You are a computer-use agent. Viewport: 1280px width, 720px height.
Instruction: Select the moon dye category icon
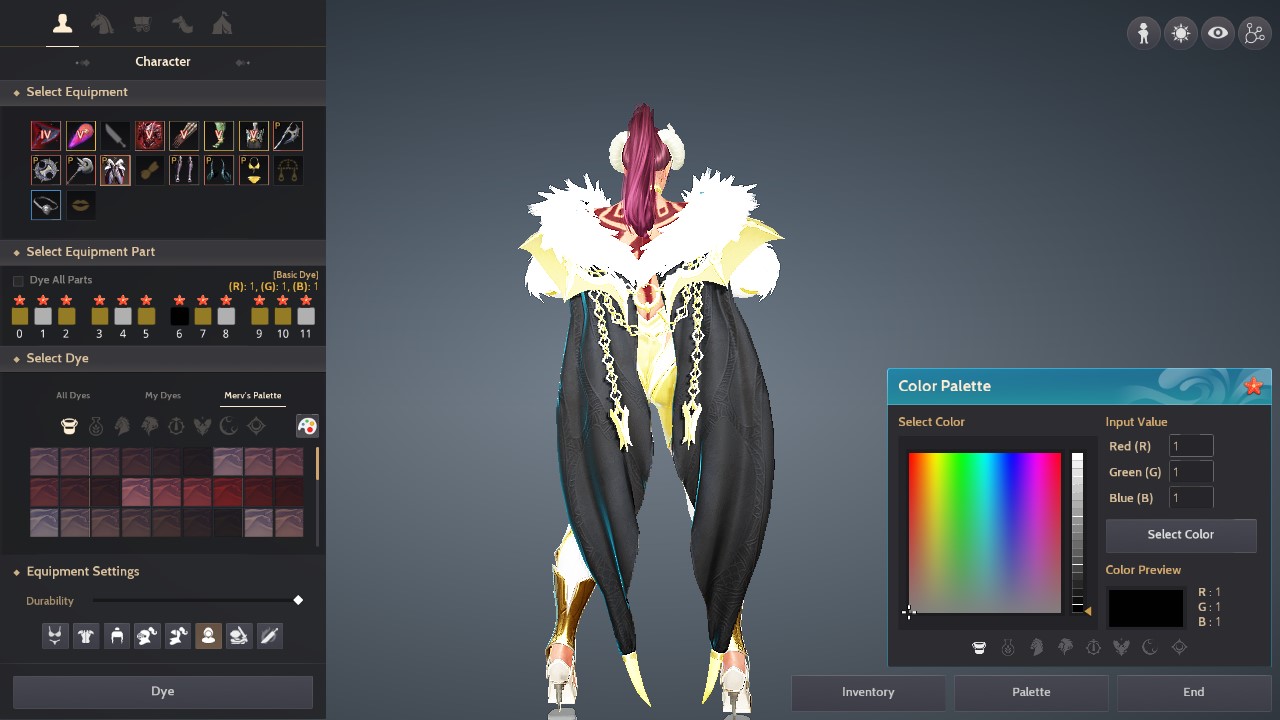[x=228, y=425]
